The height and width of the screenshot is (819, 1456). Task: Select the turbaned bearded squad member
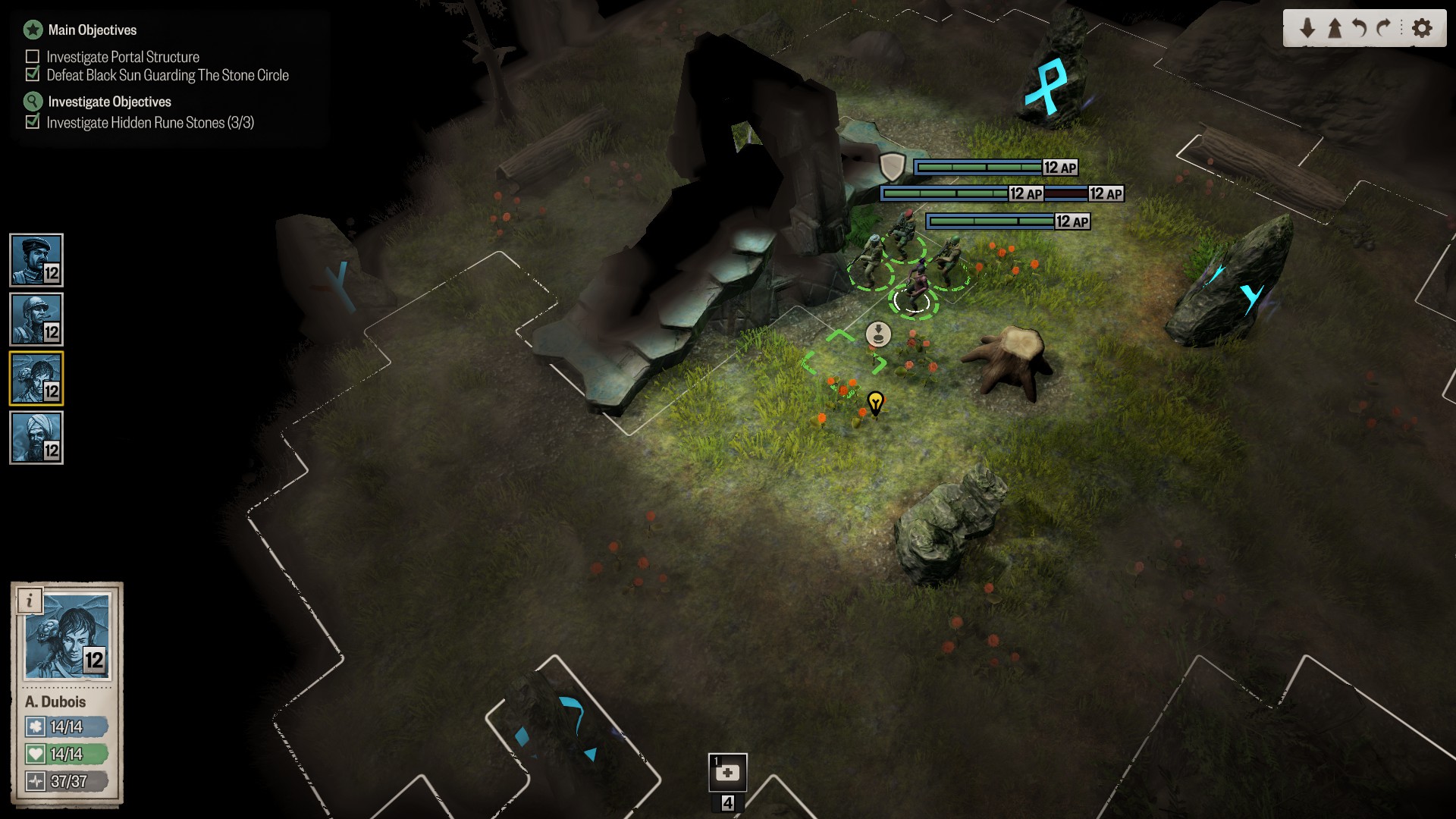pos(36,438)
